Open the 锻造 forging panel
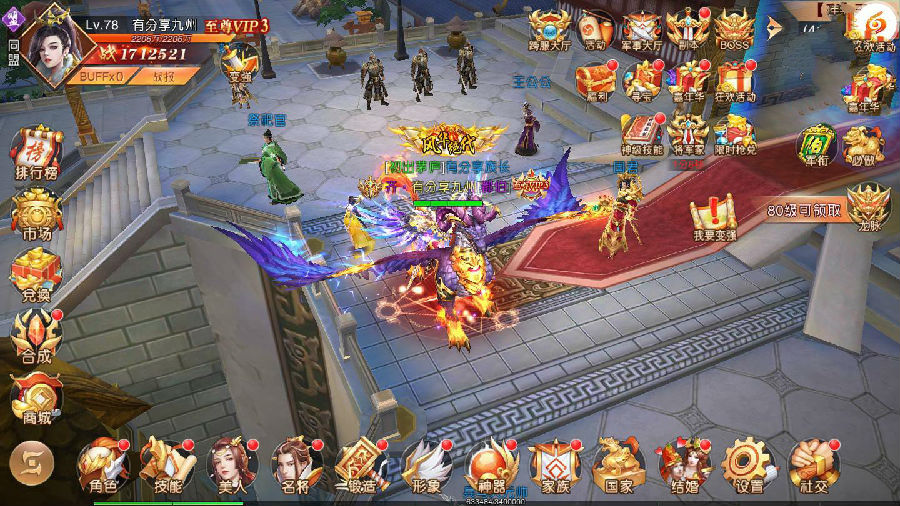Viewport: 900px width, 506px height. (358, 464)
